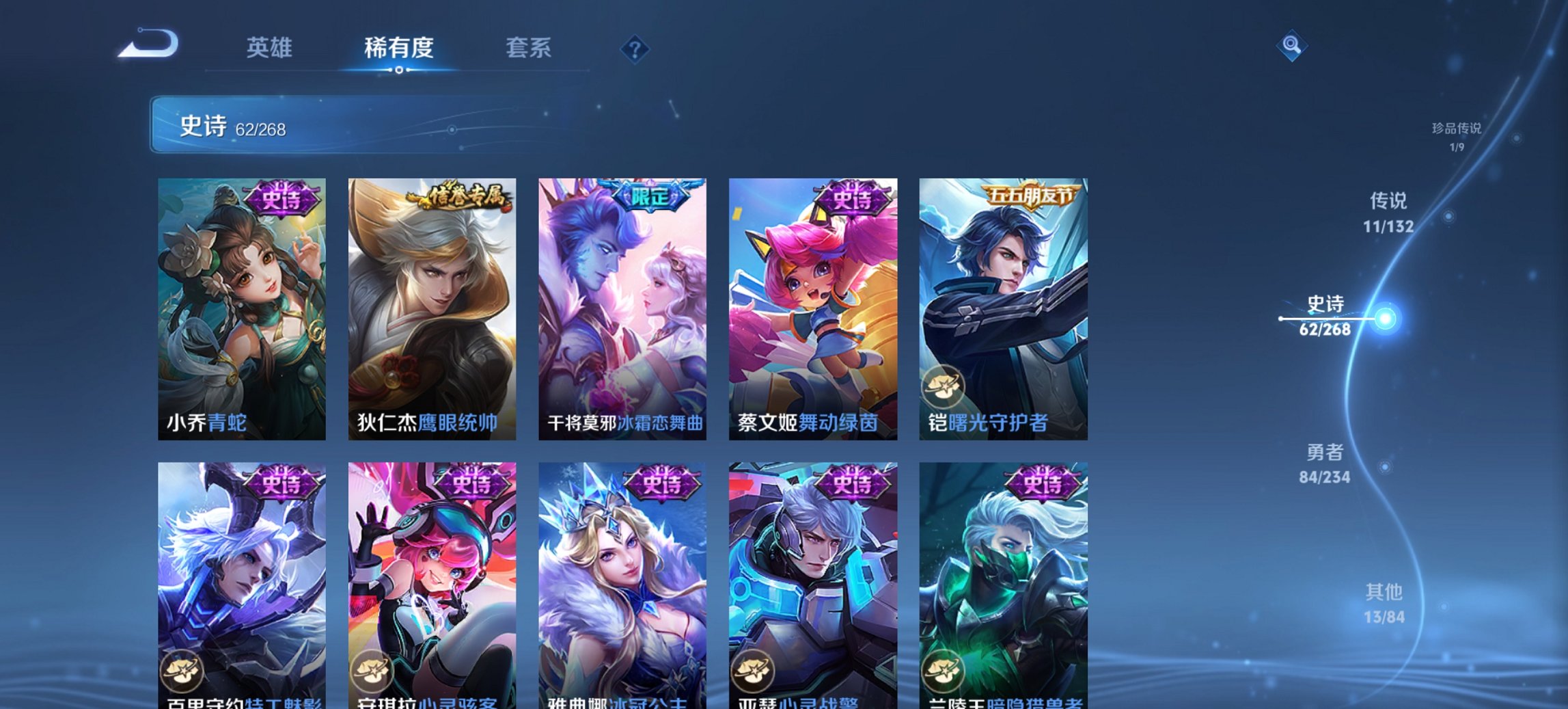Switch to the 英雄 tab
This screenshot has width=1568, height=709.
(x=271, y=48)
